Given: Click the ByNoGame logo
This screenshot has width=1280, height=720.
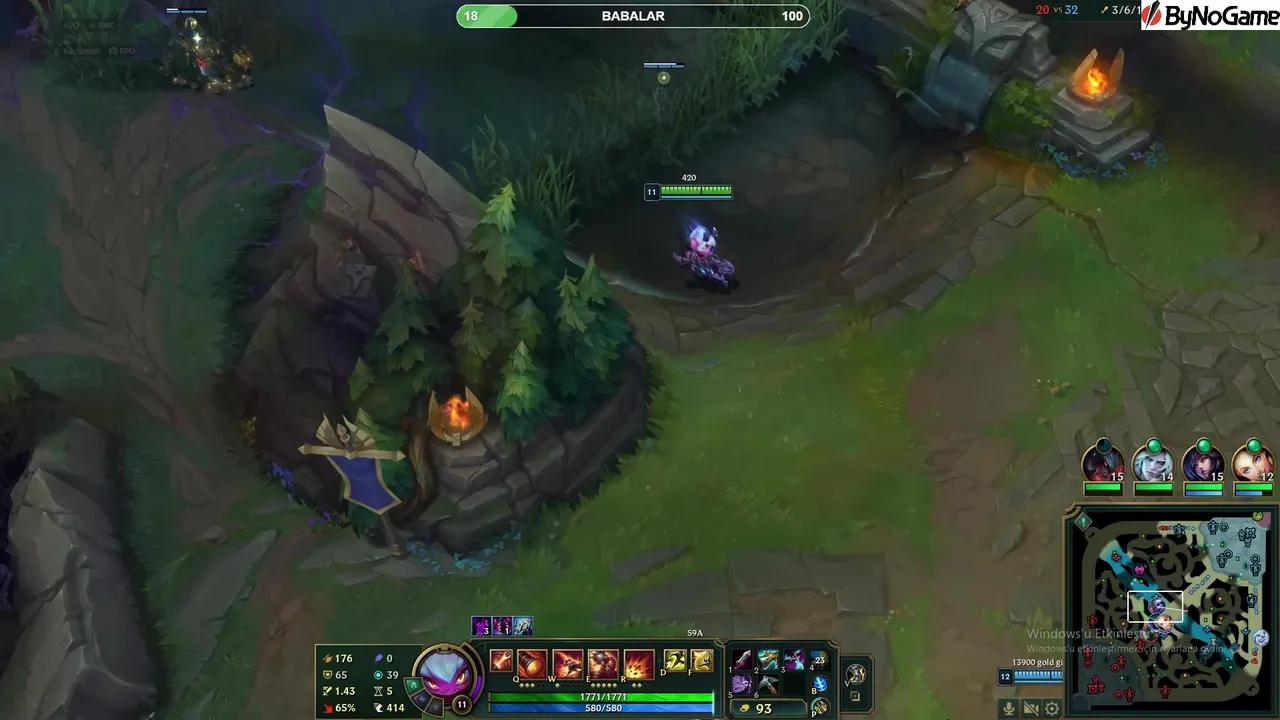Looking at the screenshot, I should pos(1210,15).
